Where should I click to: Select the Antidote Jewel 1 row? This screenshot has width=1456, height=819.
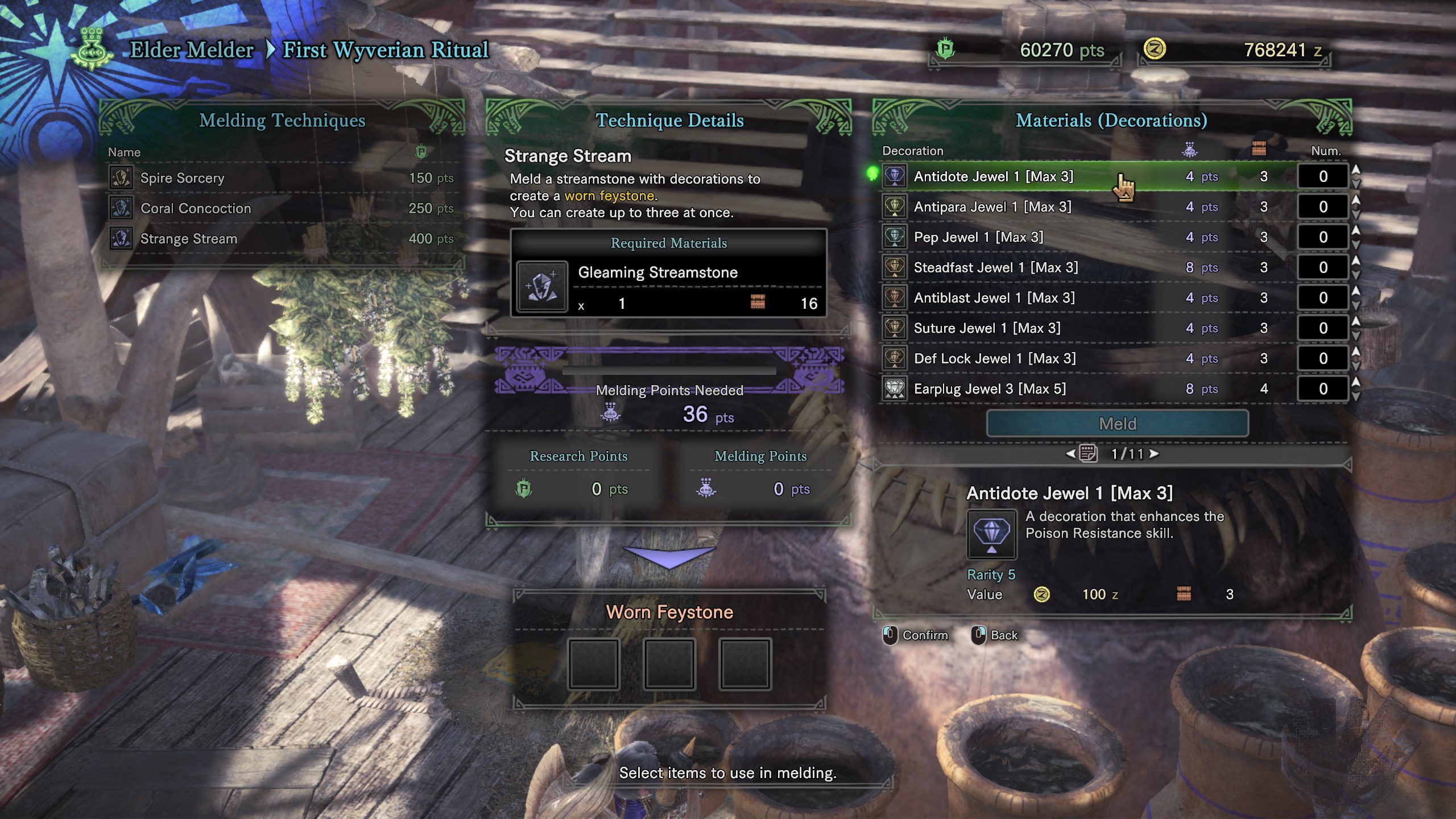(x=993, y=176)
